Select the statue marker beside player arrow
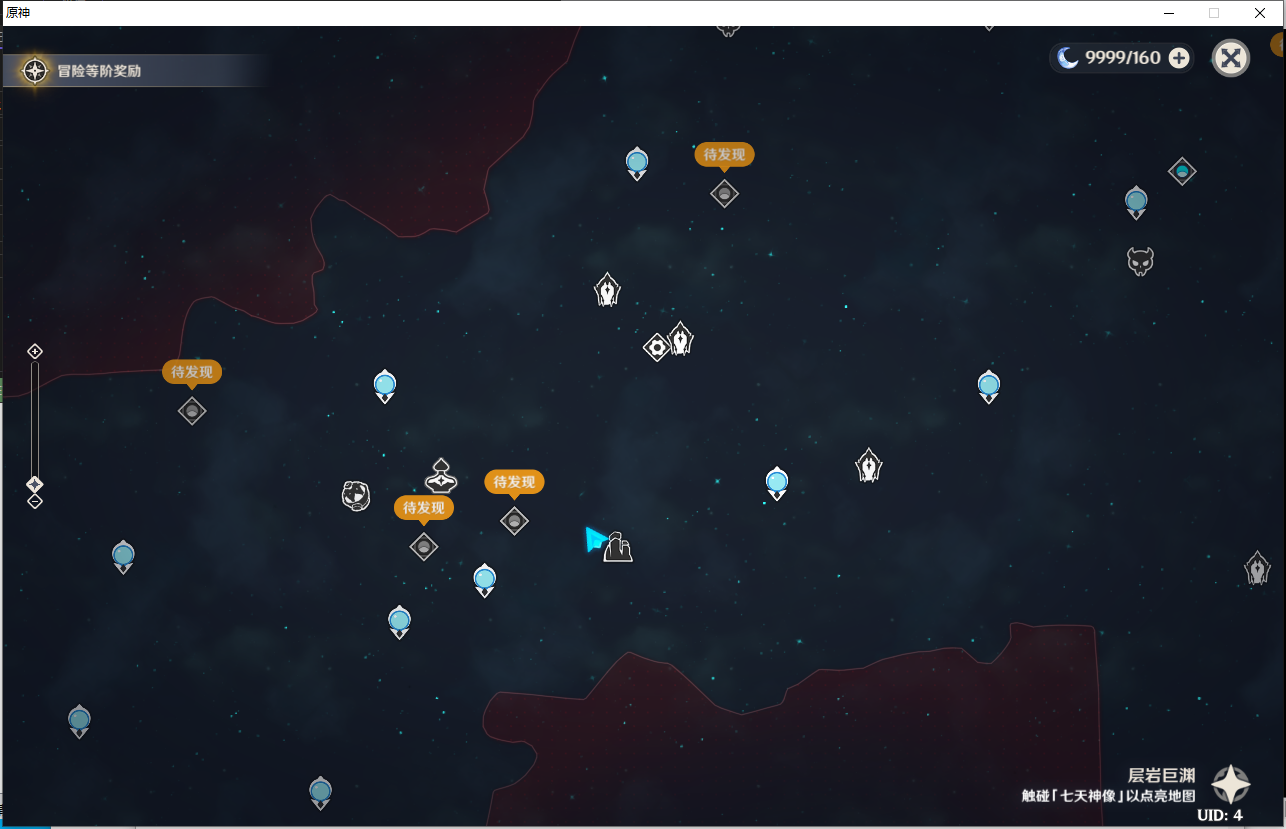 click(618, 547)
